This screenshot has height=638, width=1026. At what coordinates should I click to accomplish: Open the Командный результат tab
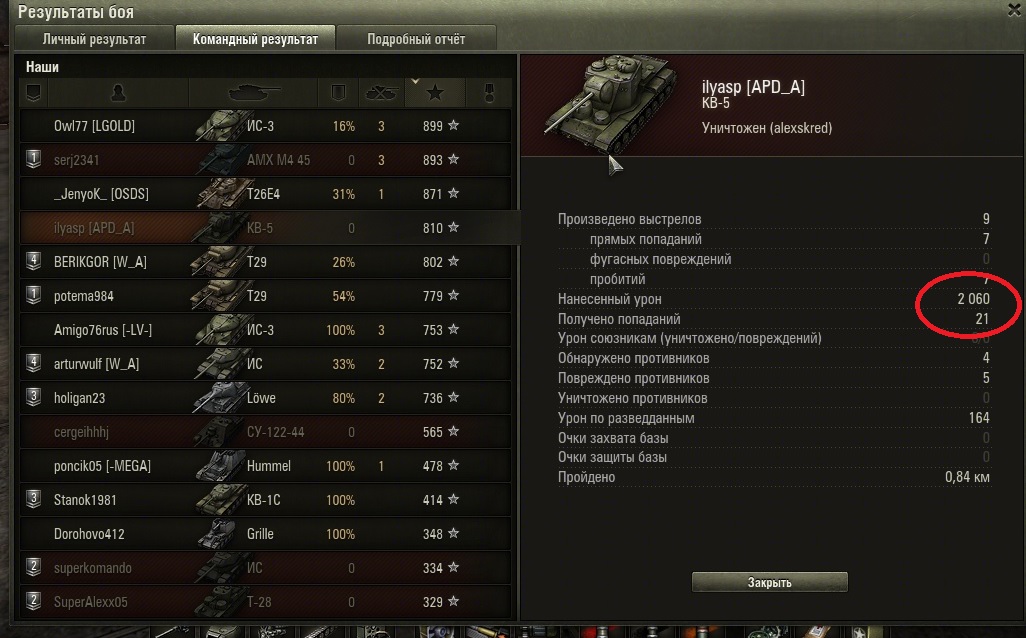coord(255,39)
